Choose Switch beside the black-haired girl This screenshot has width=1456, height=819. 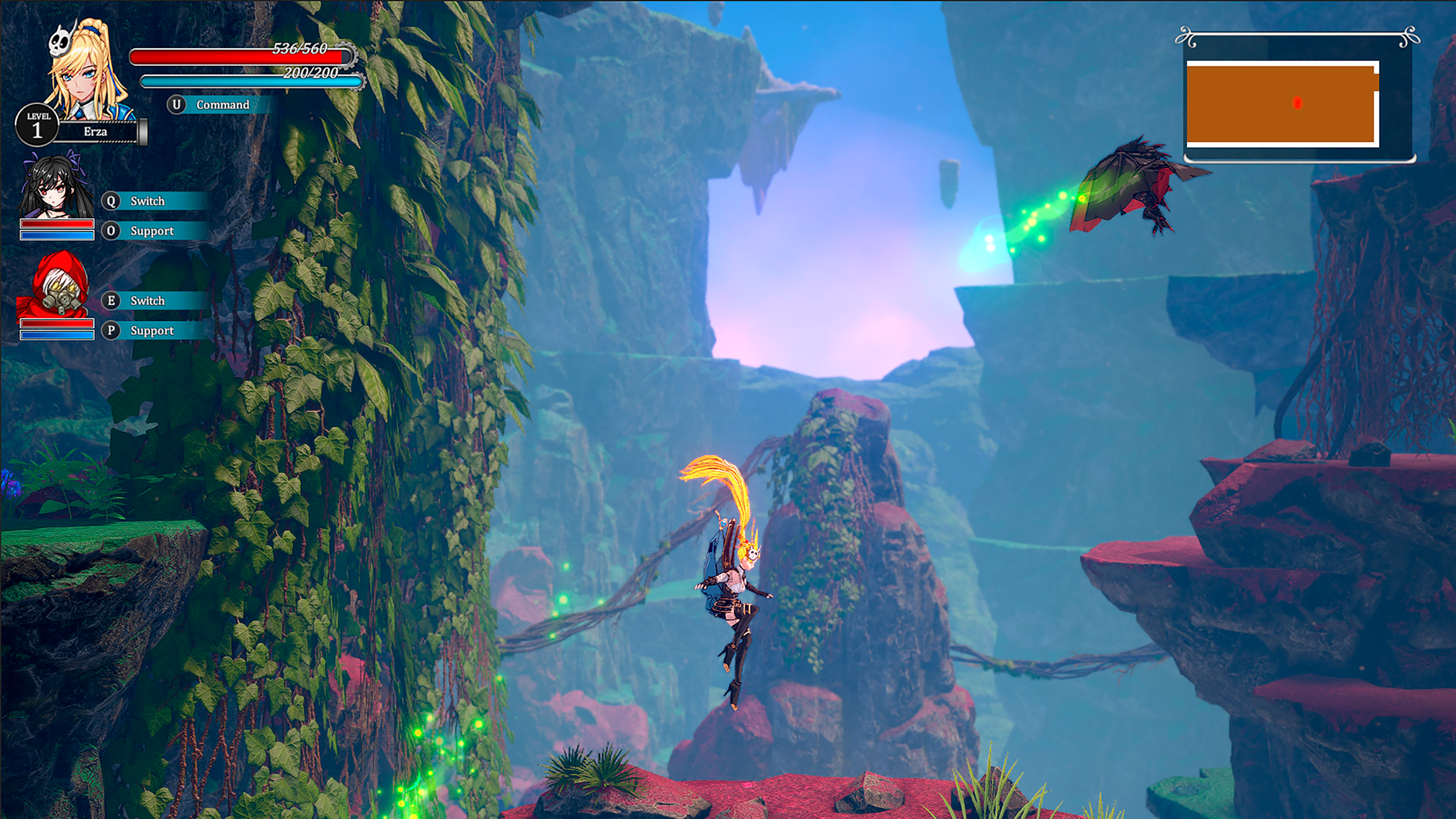[x=147, y=201]
